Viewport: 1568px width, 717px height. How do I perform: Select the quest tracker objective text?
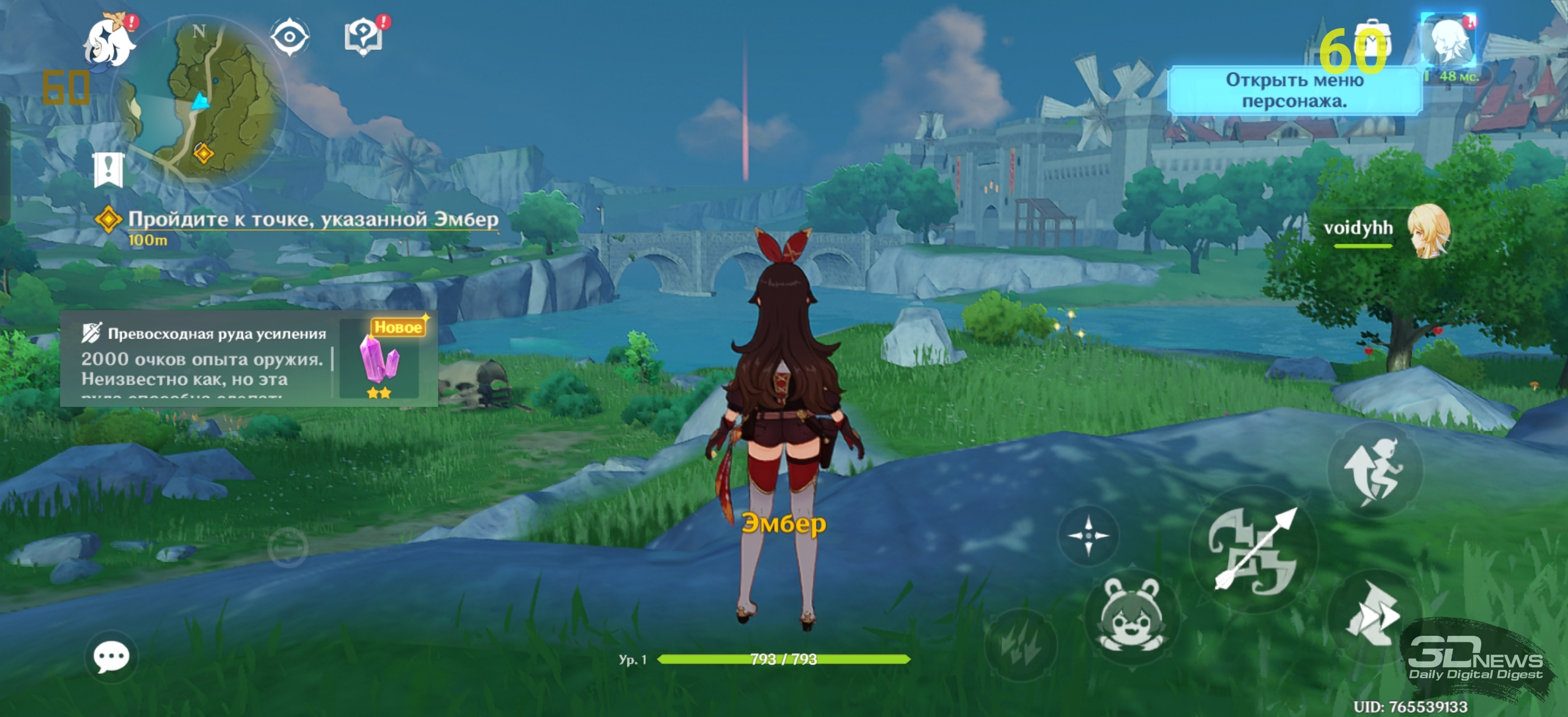point(313,220)
